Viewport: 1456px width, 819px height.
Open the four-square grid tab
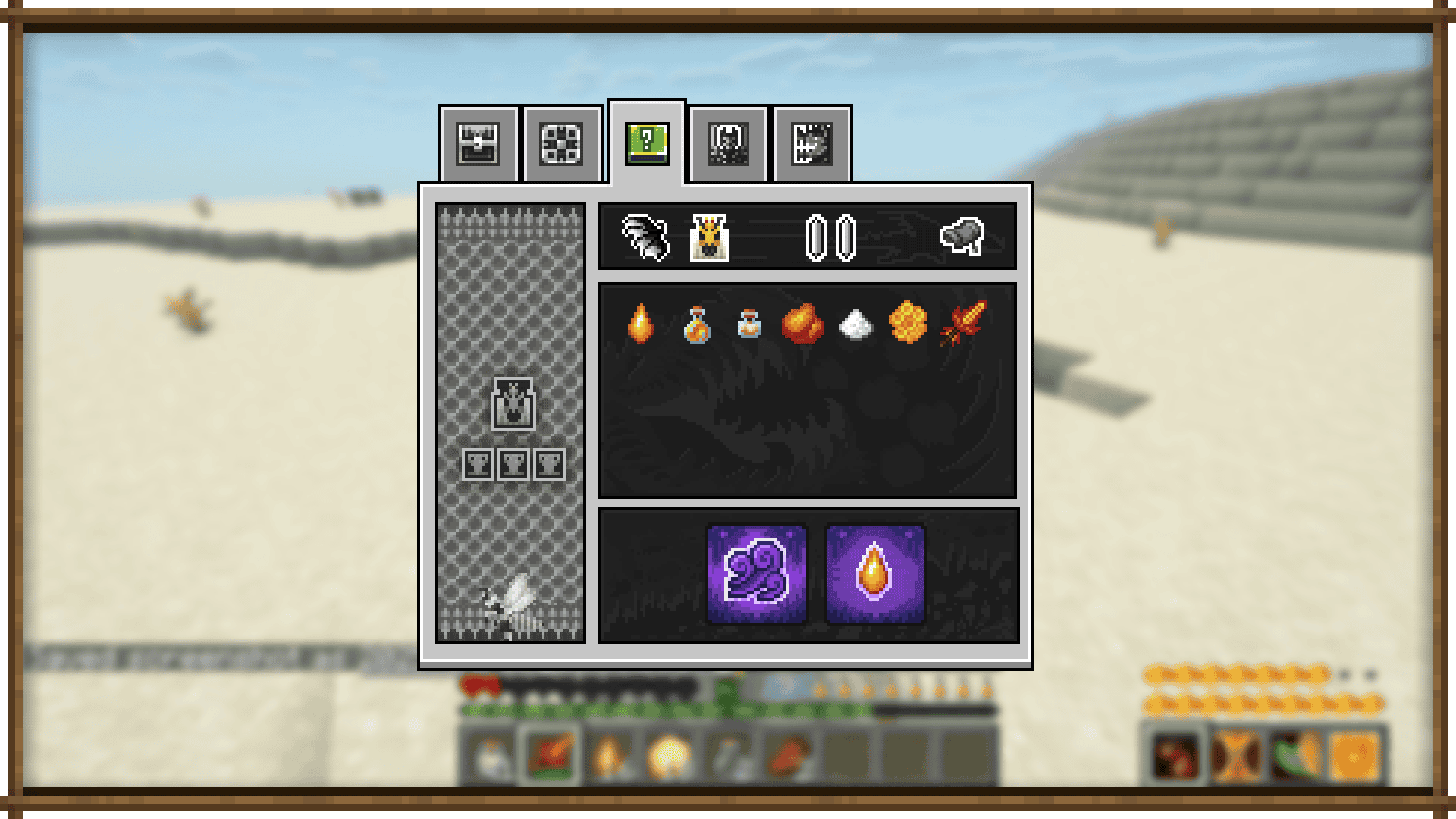point(561,144)
